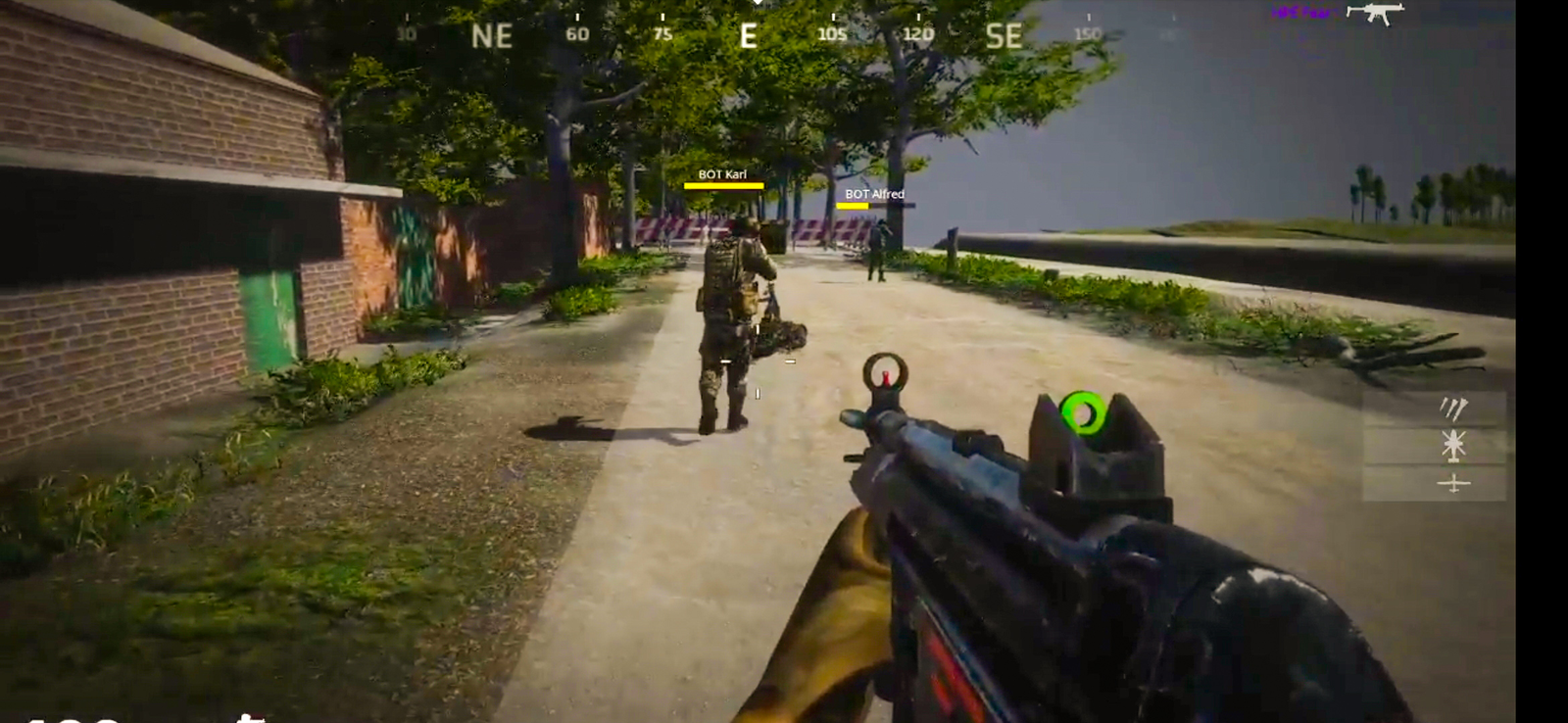Click BOT Alfred's name label
Image resolution: width=1568 pixels, height=723 pixels.
(876, 194)
